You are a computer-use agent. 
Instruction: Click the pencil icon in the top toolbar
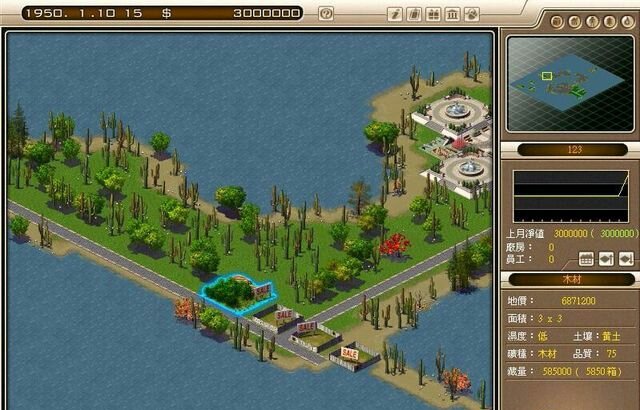pos(396,14)
